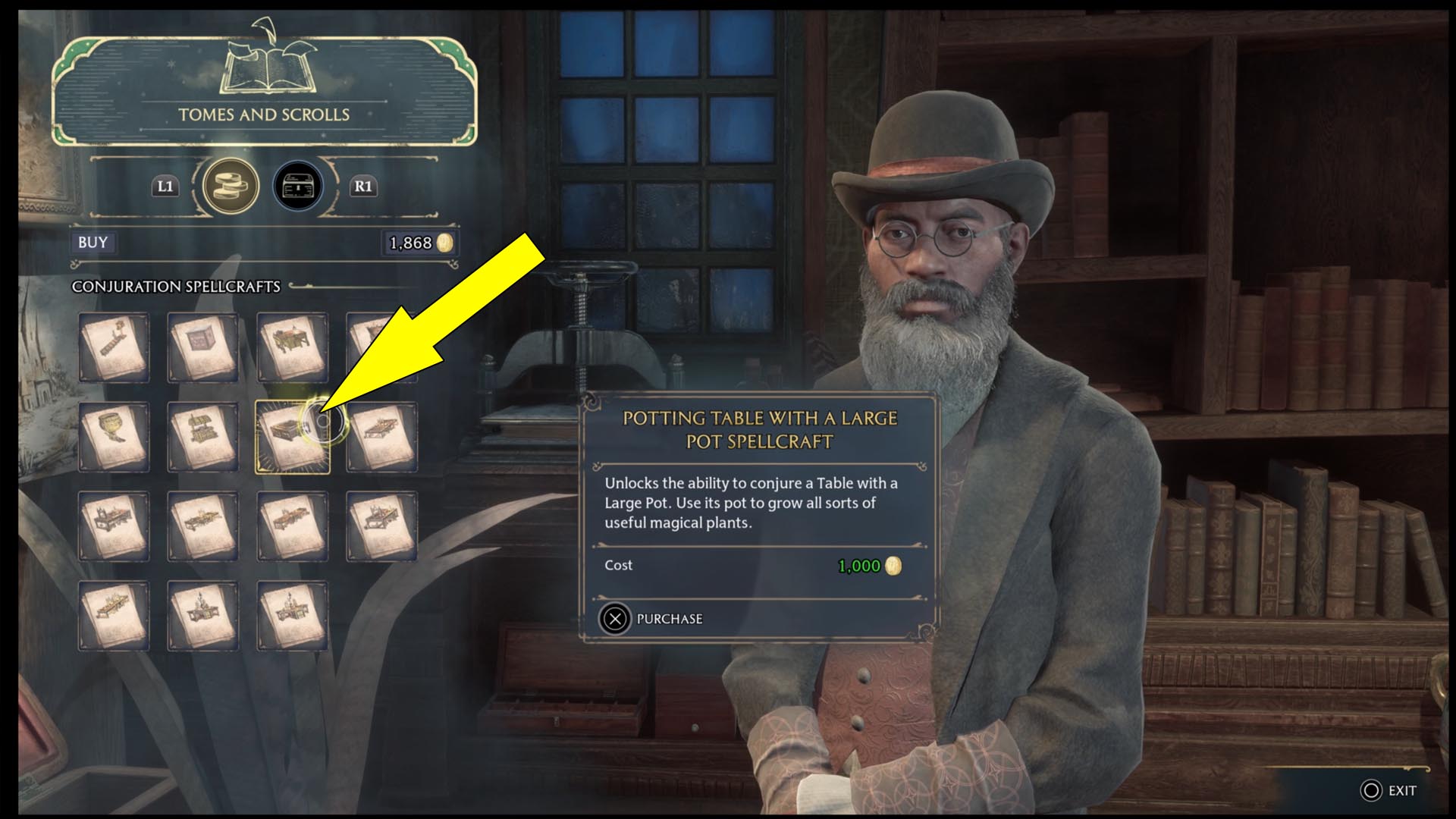Select the highlighted Potting Table with Large Pot spellcraft
Image resolution: width=1456 pixels, height=819 pixels.
[291, 438]
